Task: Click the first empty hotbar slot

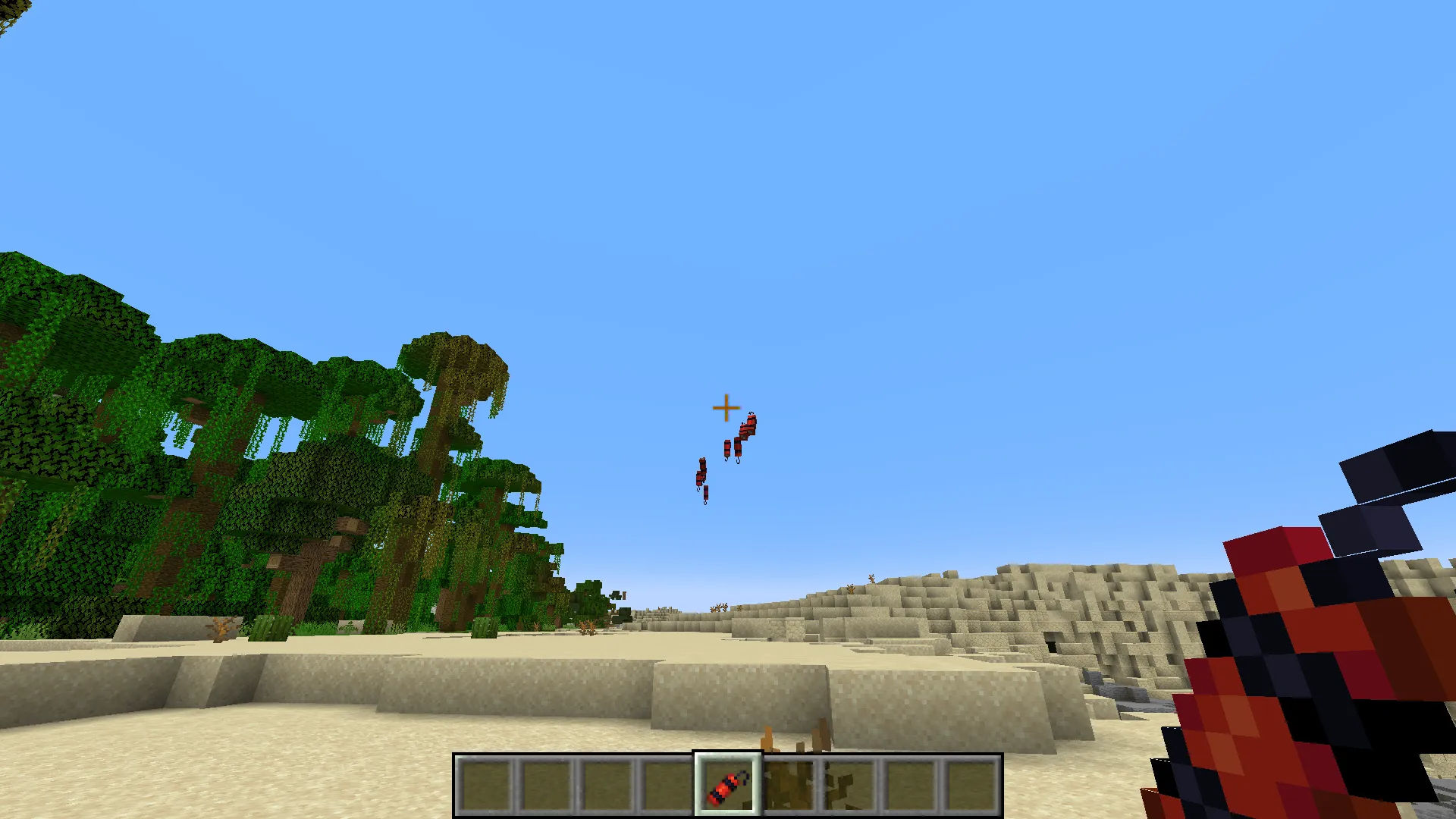Action: 485,785
